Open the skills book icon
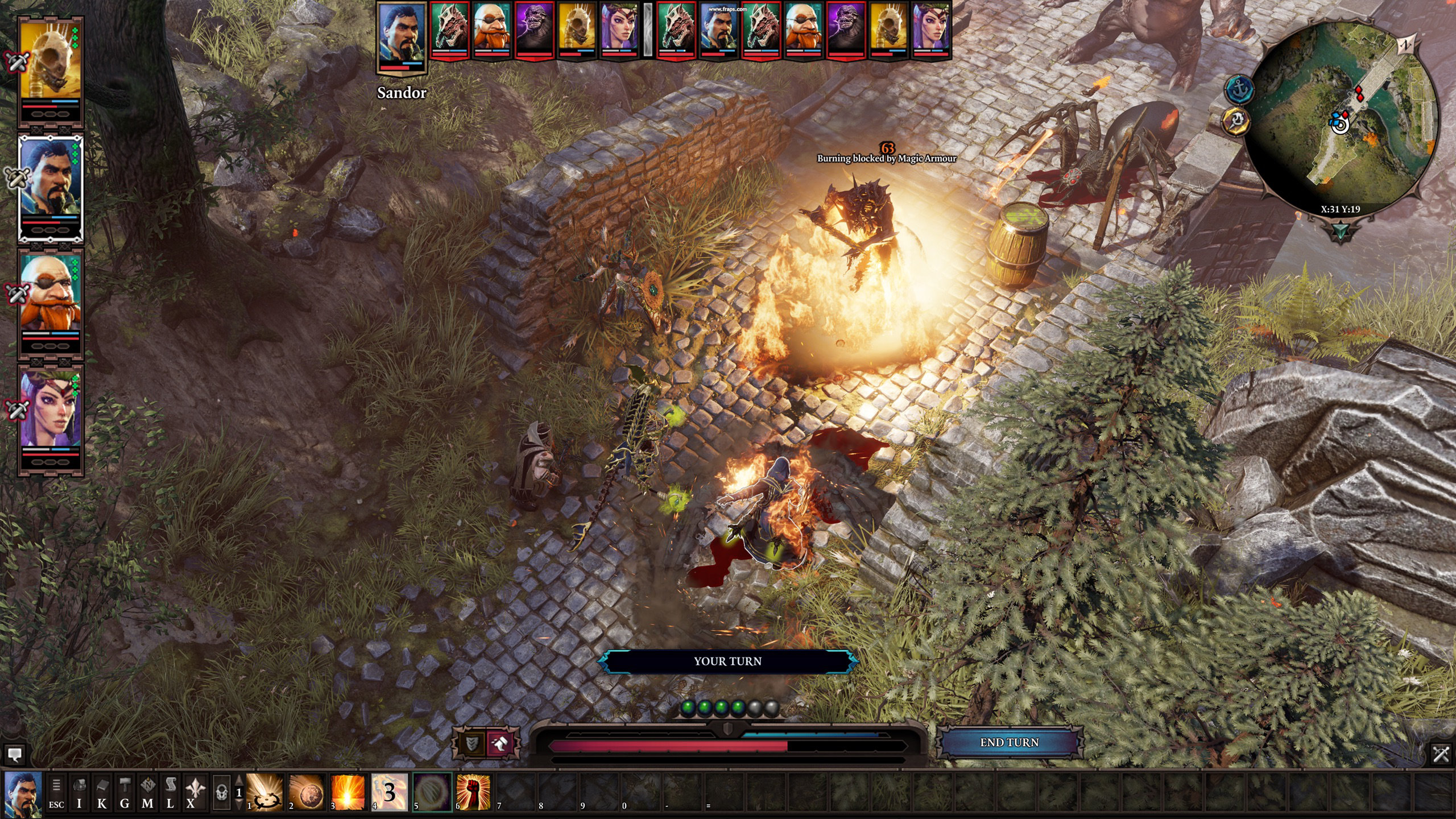The width and height of the screenshot is (1456, 819). [102, 792]
